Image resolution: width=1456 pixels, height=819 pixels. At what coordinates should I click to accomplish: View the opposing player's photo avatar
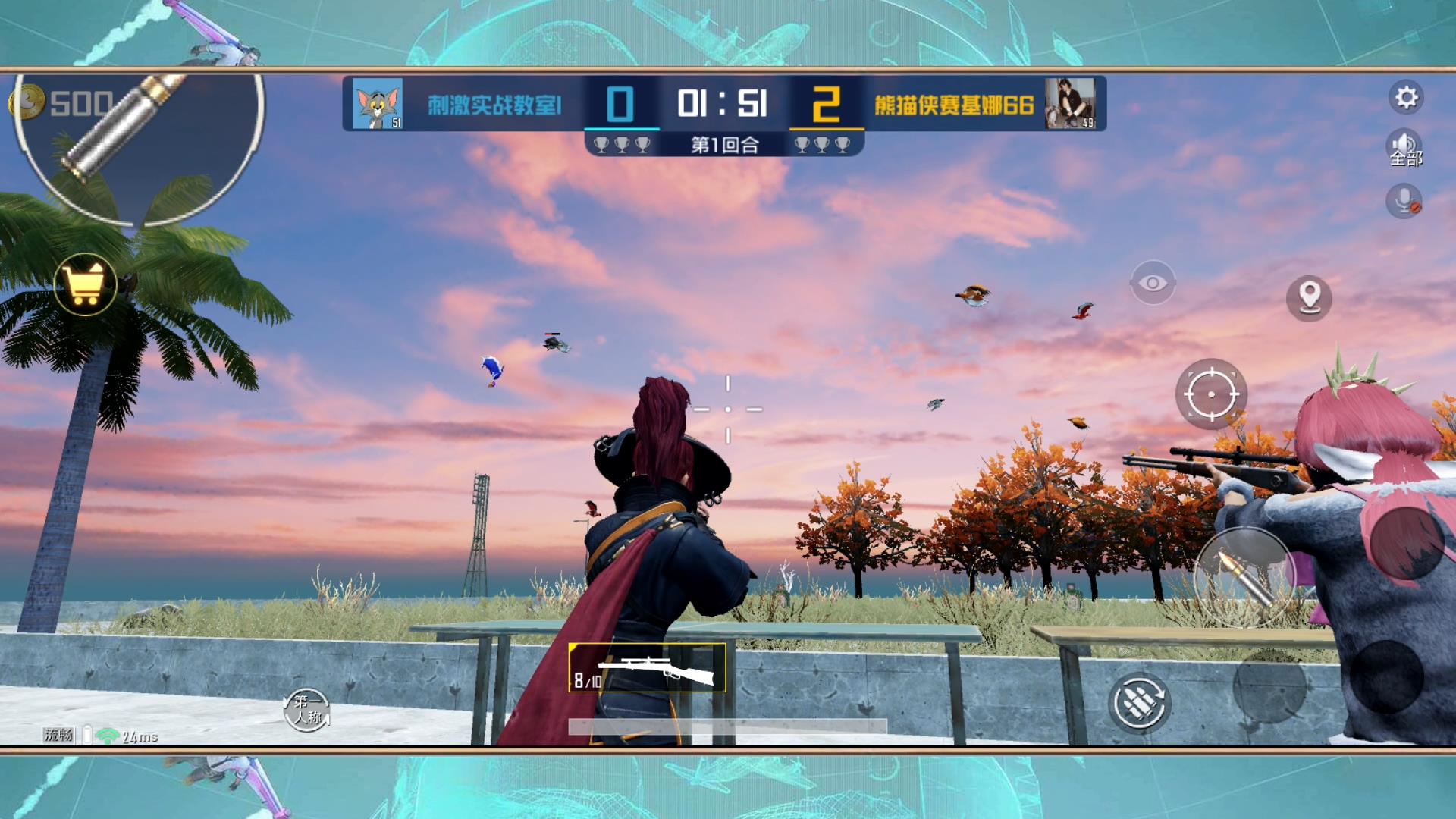pyautogui.click(x=1069, y=103)
